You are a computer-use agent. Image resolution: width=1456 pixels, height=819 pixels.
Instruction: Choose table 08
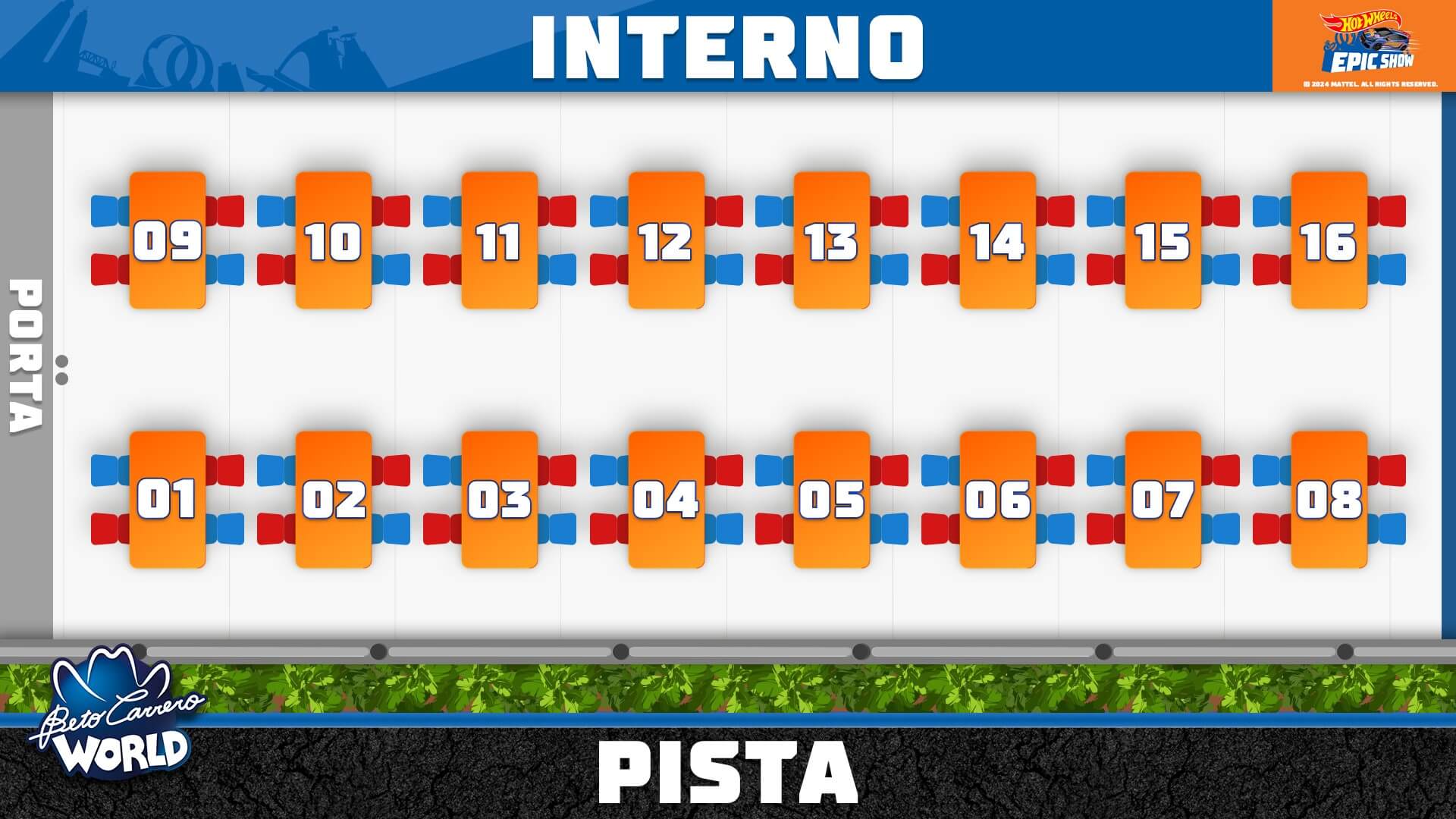(x=1329, y=500)
